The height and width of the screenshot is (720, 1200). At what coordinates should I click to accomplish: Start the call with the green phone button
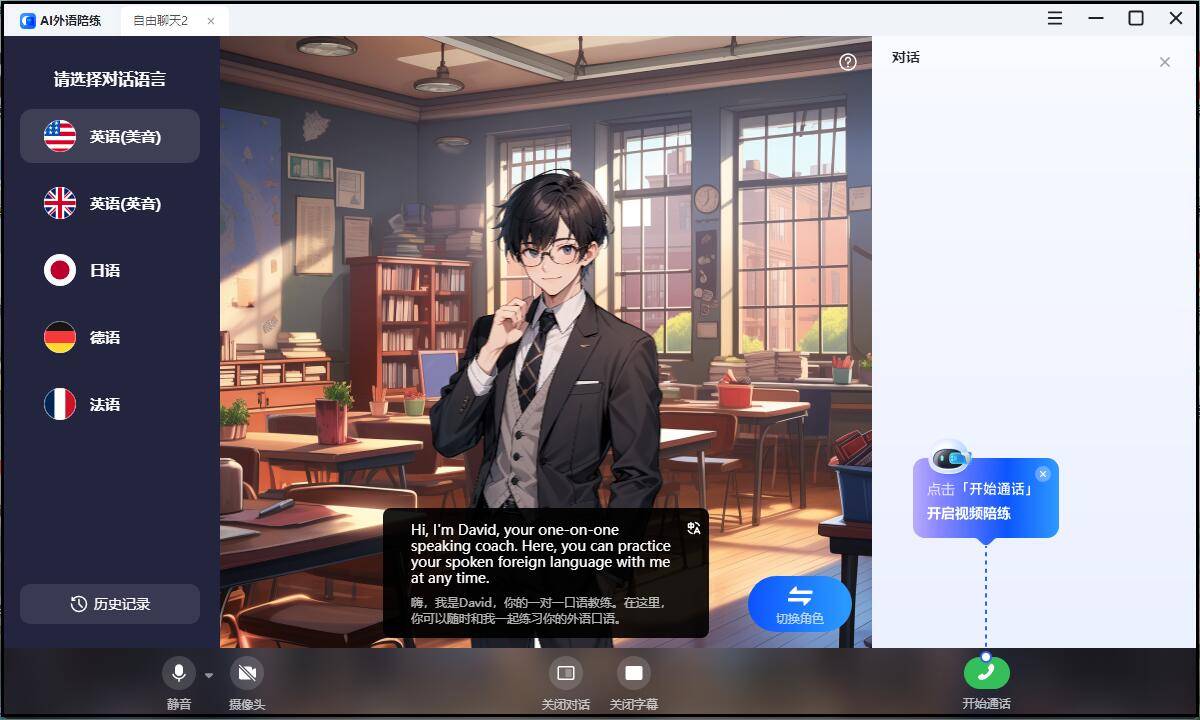986,673
